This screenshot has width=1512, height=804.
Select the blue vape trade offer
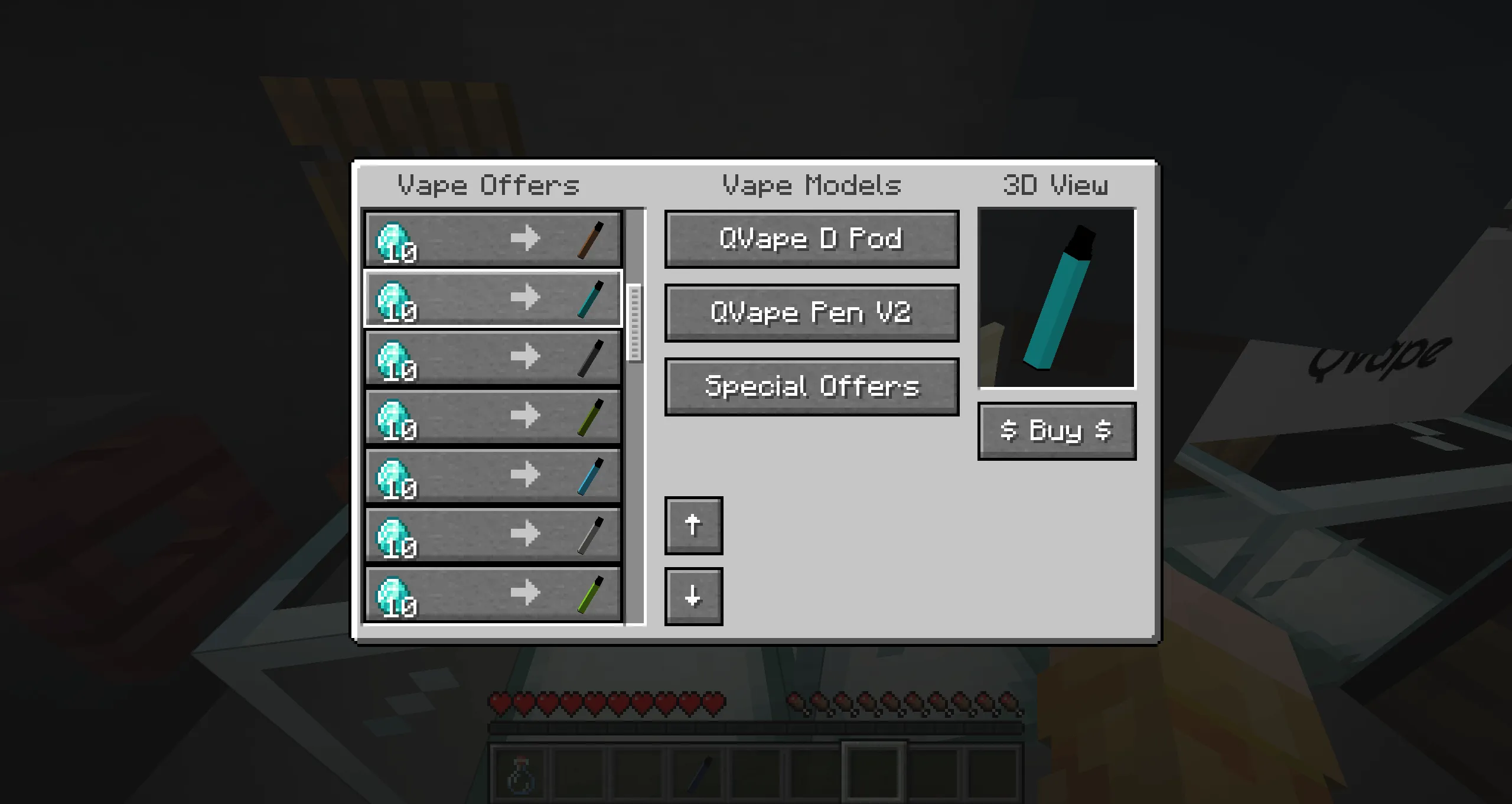492,475
